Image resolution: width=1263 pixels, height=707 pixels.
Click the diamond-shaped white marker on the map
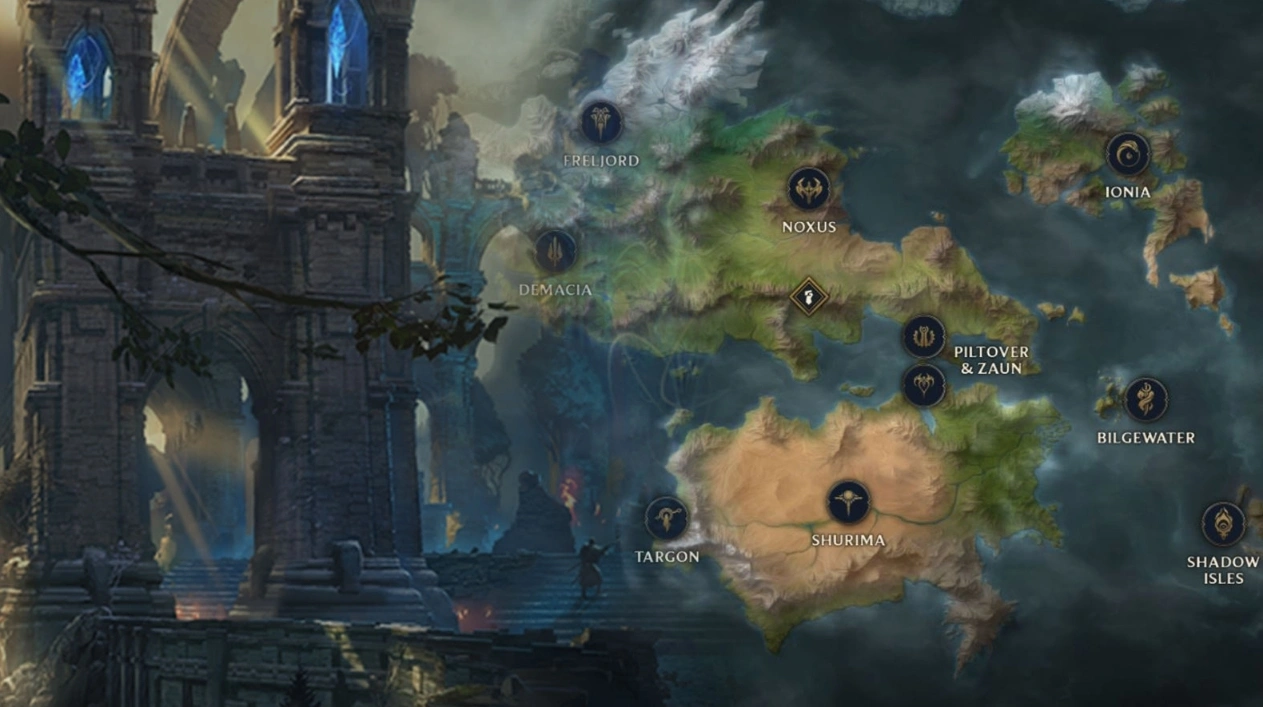click(808, 296)
